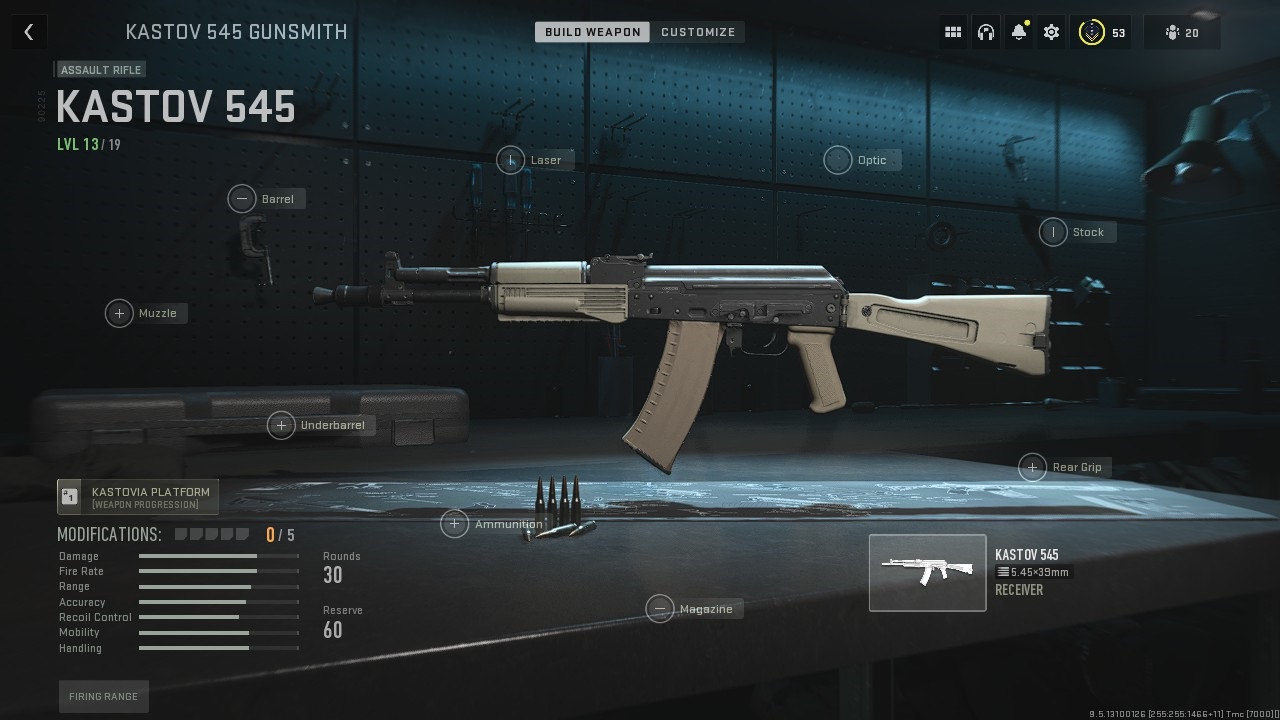Image resolution: width=1280 pixels, height=720 pixels.
Task: Open the party players panel showing 20
Action: click(1181, 31)
